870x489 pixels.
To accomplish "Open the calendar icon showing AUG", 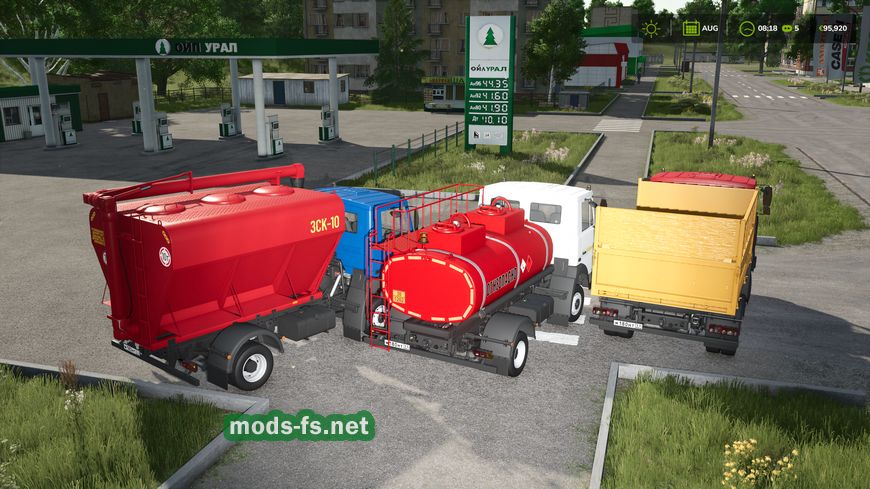I will point(691,28).
